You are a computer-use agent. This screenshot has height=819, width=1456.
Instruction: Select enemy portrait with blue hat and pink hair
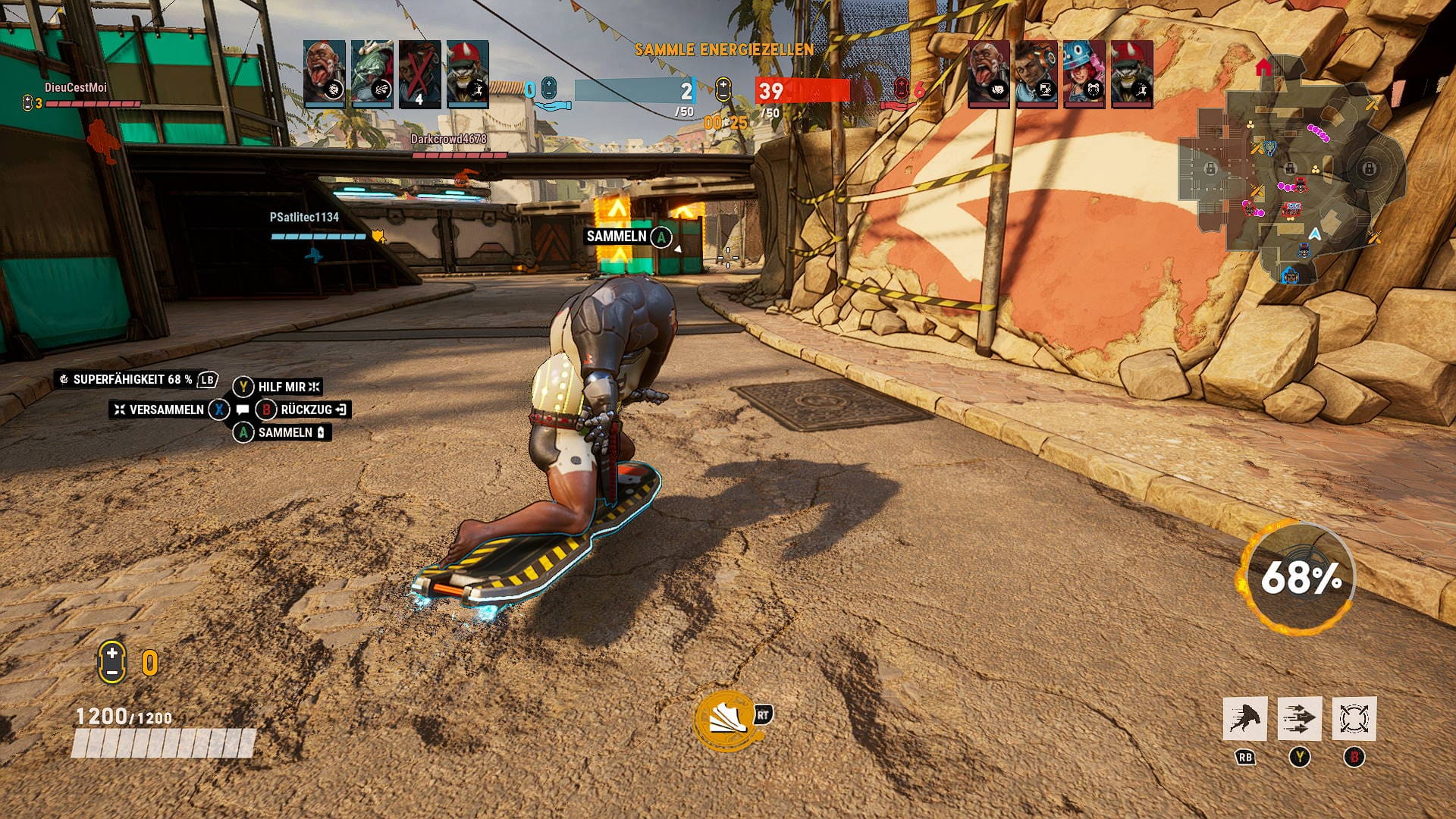tap(1083, 74)
